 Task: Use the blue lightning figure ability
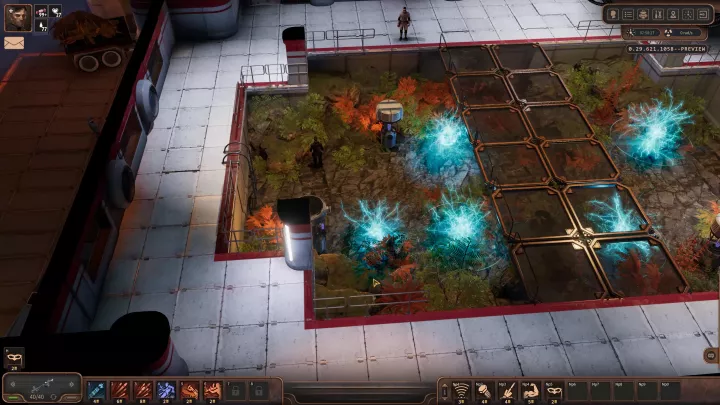pos(166,388)
